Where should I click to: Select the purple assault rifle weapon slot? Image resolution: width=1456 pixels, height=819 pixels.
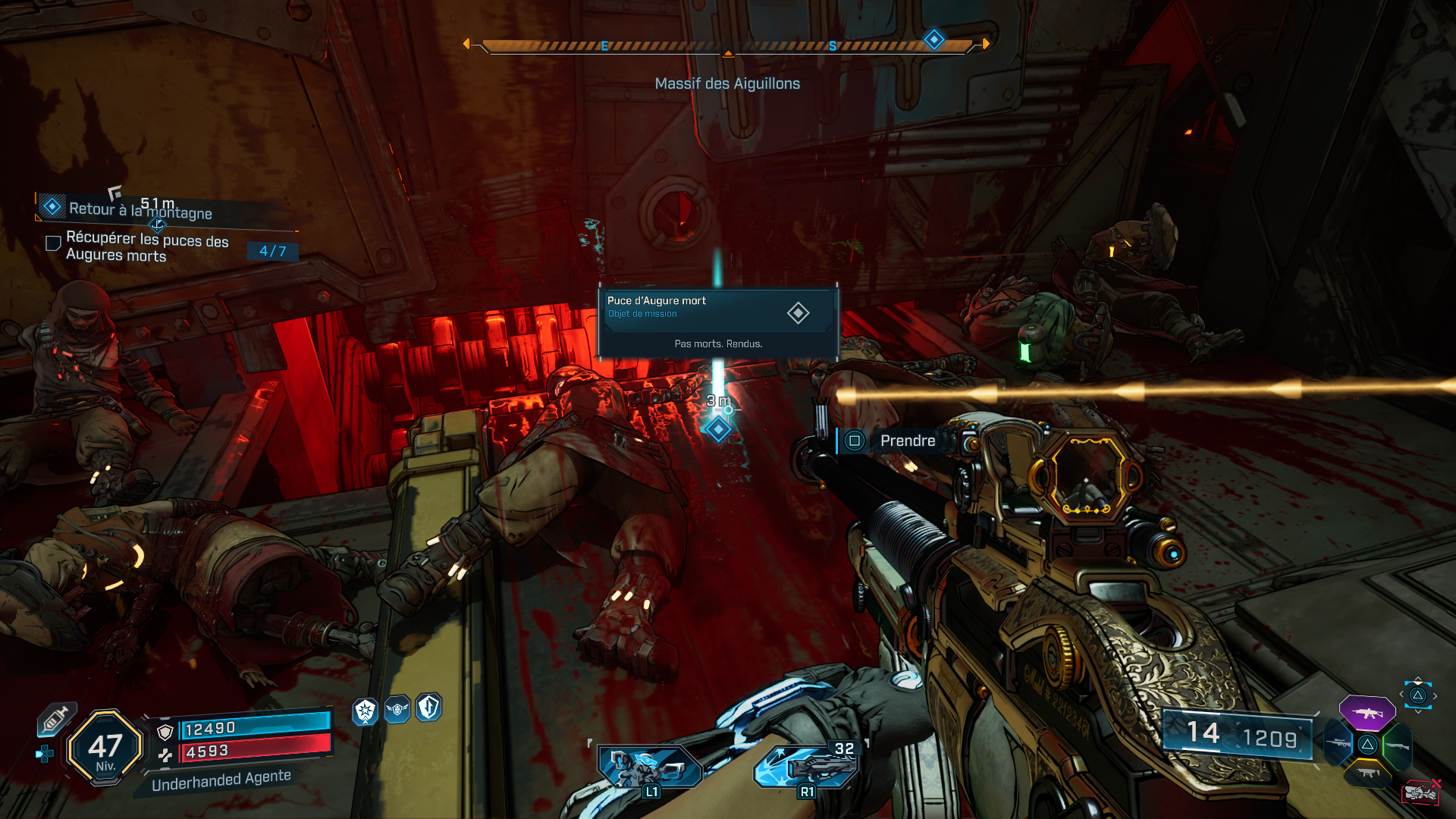[x=1367, y=713]
